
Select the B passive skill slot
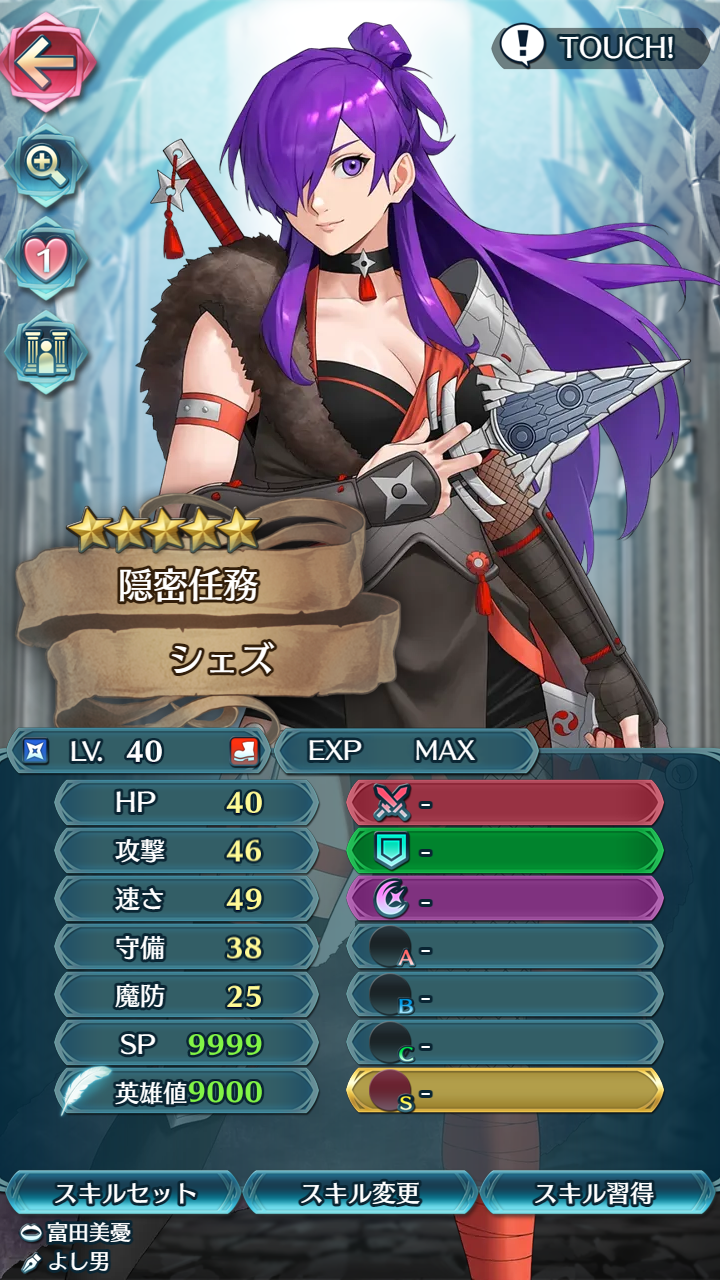pos(505,996)
